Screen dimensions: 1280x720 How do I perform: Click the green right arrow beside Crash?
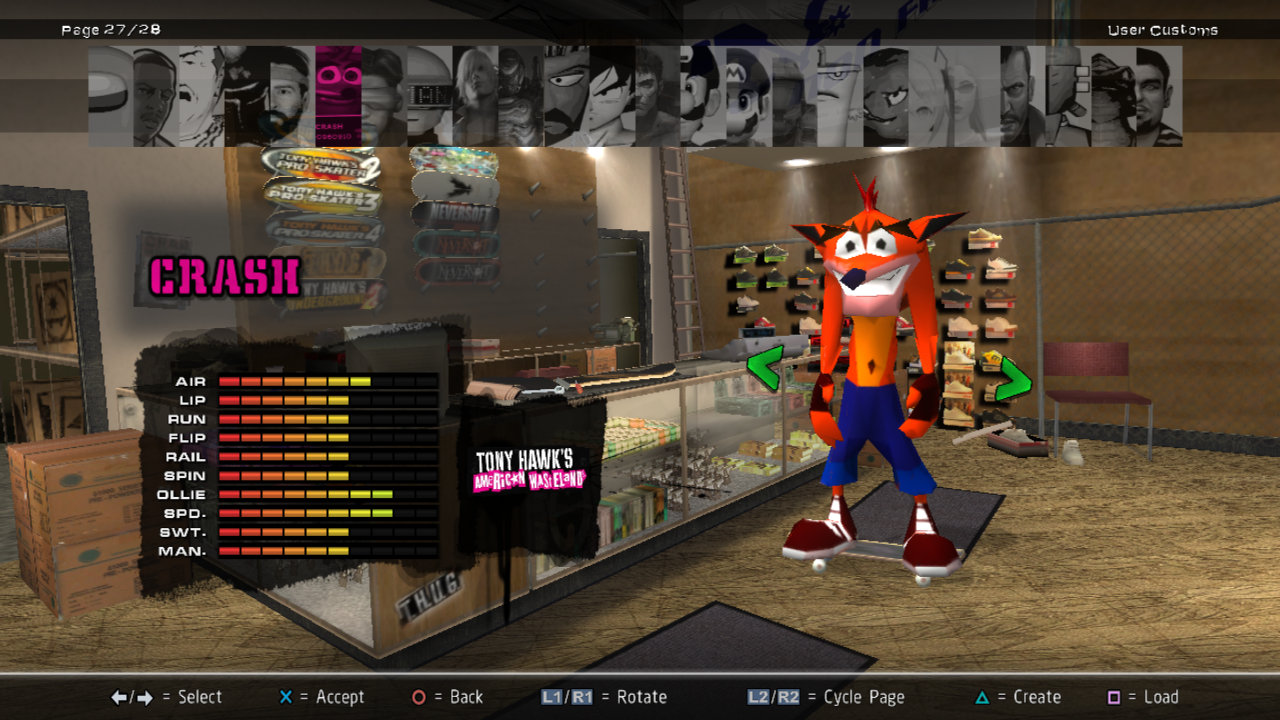(x=1013, y=378)
